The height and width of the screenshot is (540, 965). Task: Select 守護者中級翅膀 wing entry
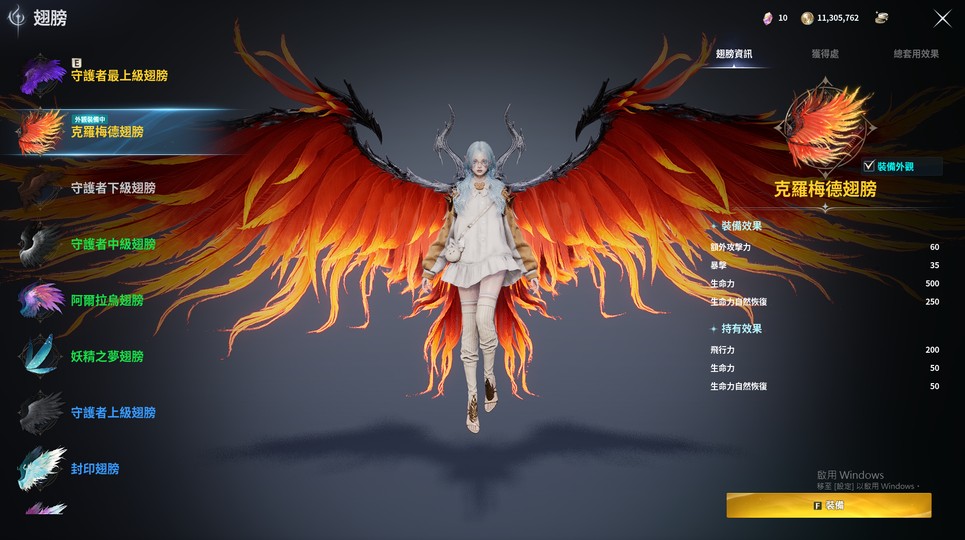(112, 244)
